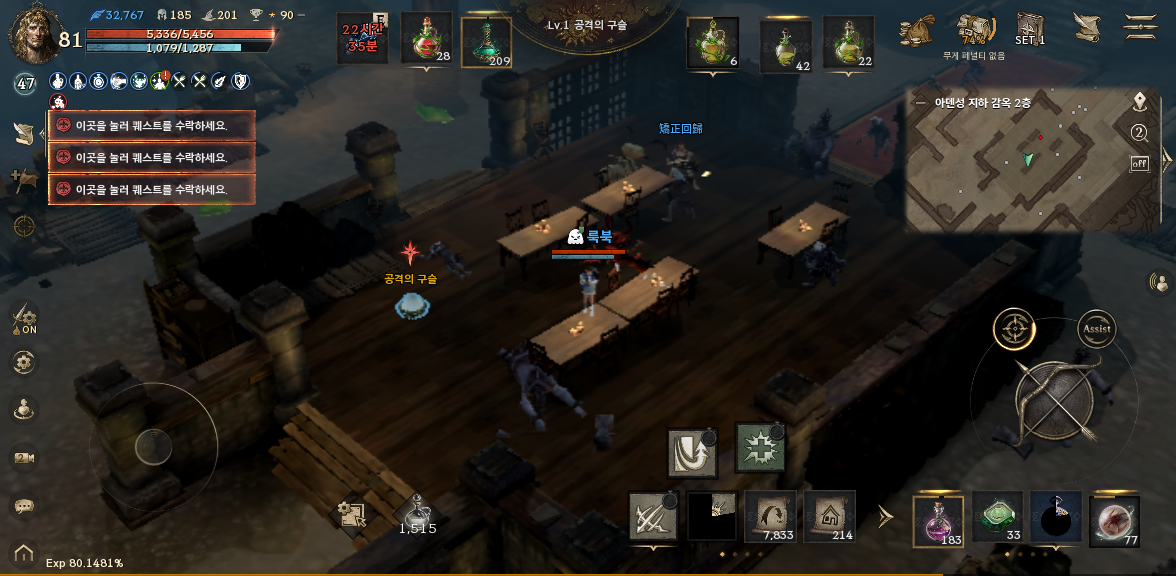Open the main hamburger menu
The width and height of the screenshot is (1176, 576).
click(x=1140, y=27)
